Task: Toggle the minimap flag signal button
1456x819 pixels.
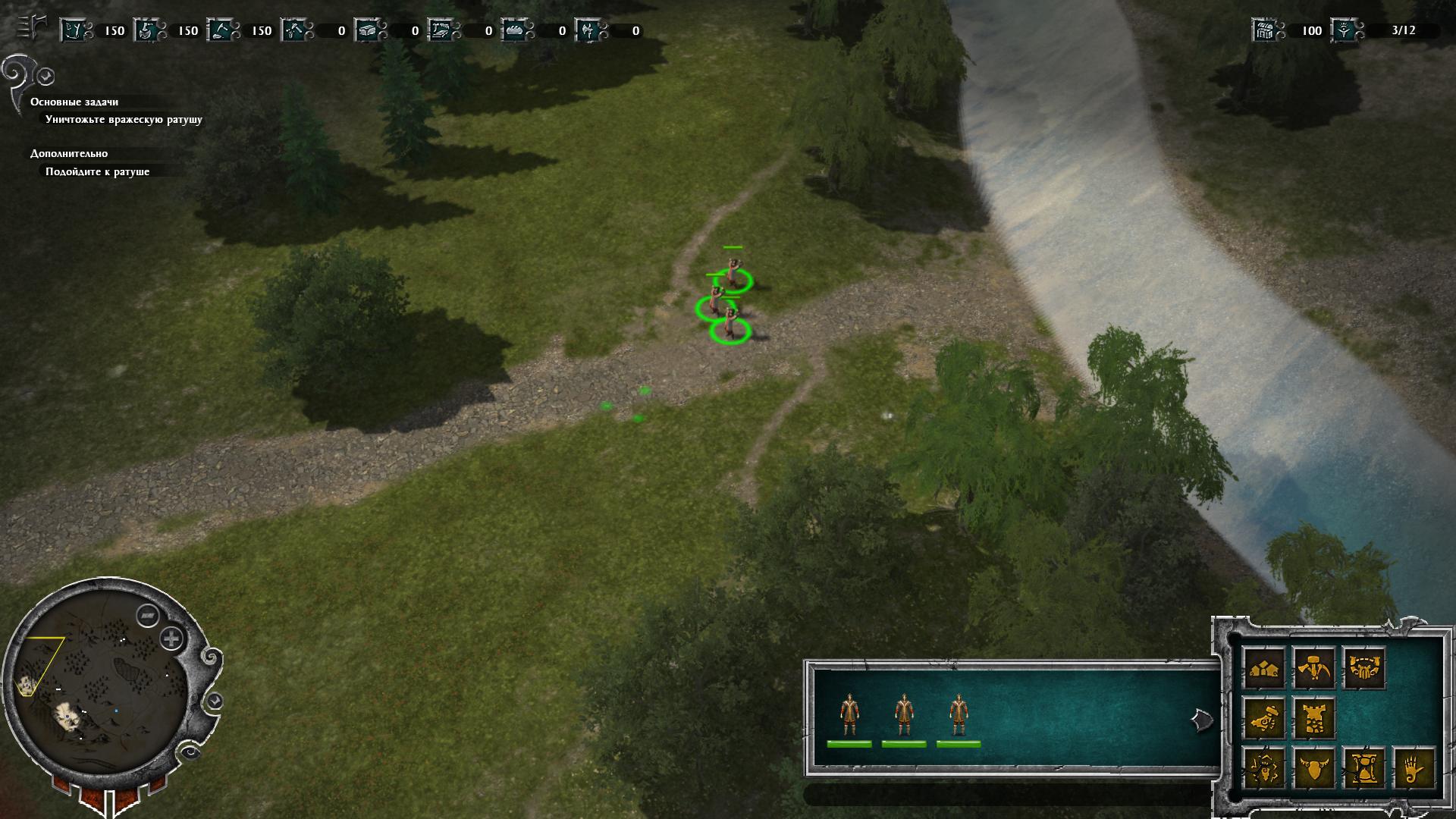Action: [146, 615]
